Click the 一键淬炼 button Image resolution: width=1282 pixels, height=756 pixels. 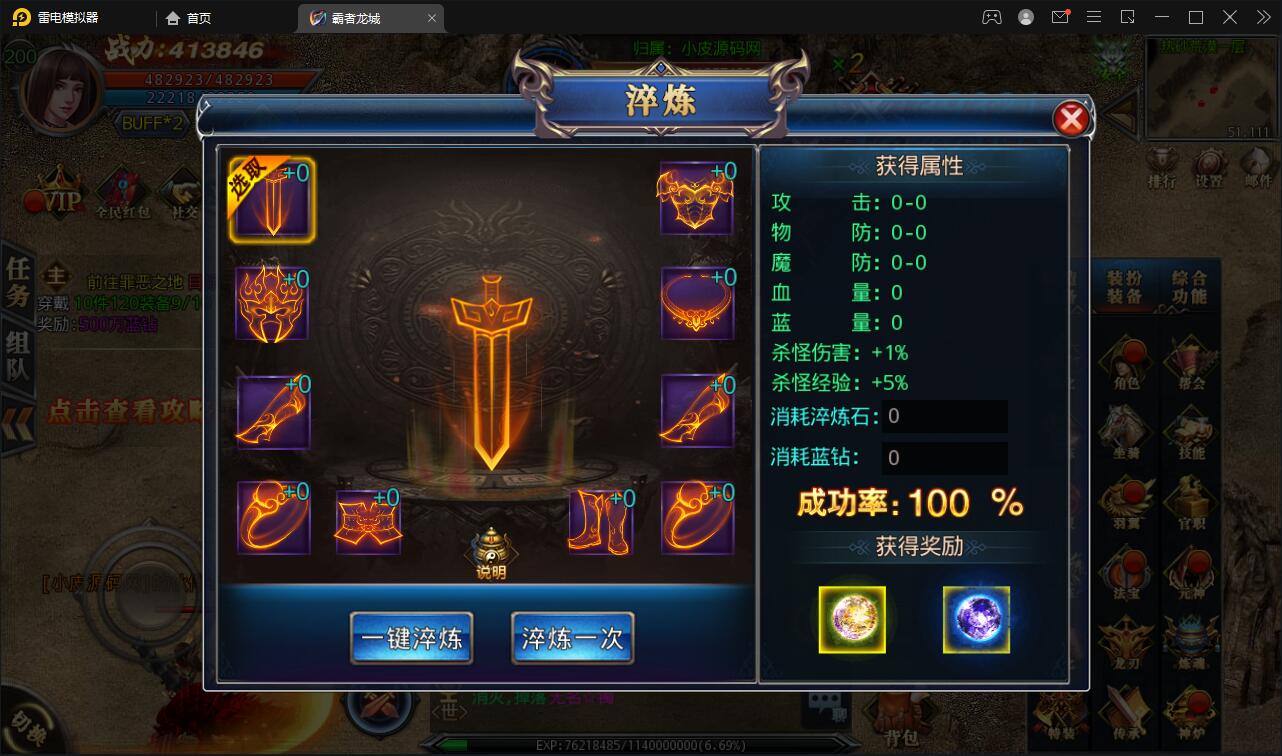point(410,638)
